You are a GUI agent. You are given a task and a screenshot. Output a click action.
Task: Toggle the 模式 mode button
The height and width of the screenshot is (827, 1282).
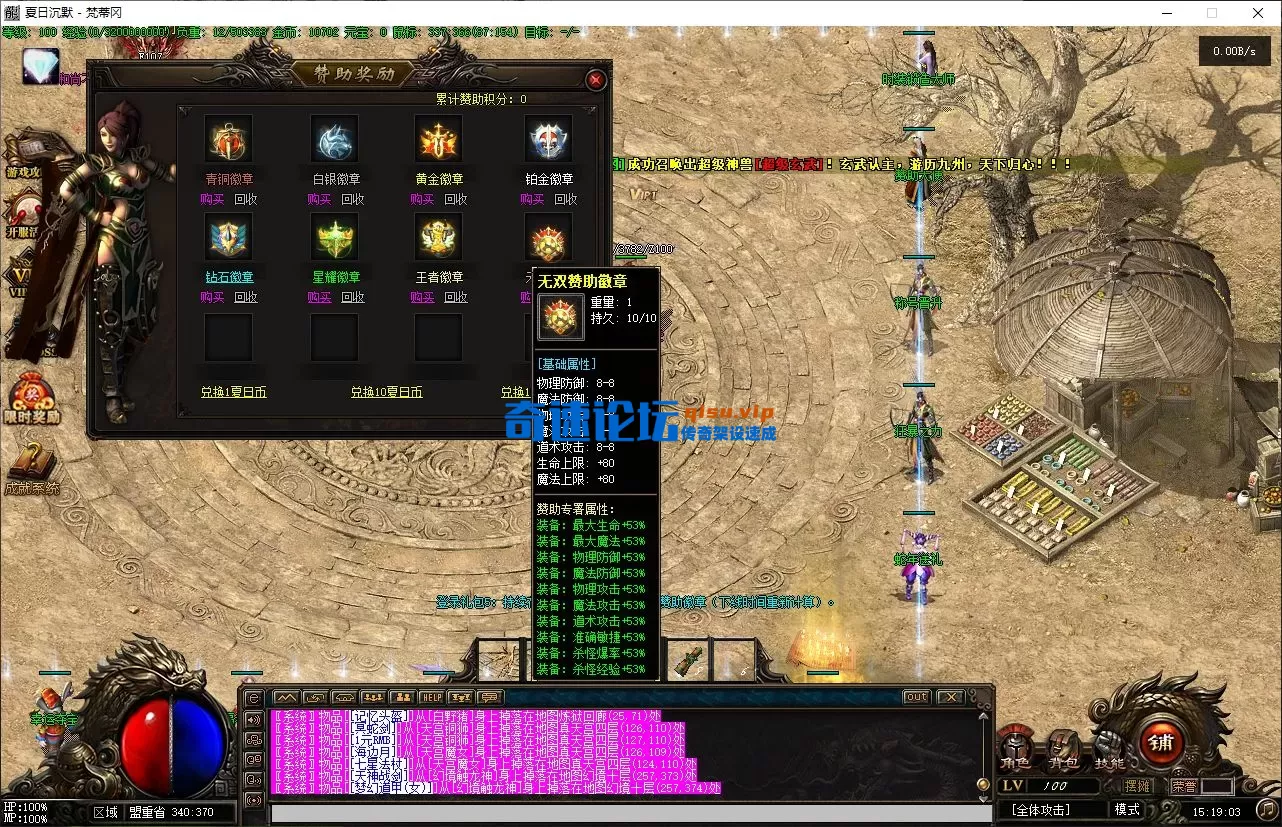[1128, 809]
